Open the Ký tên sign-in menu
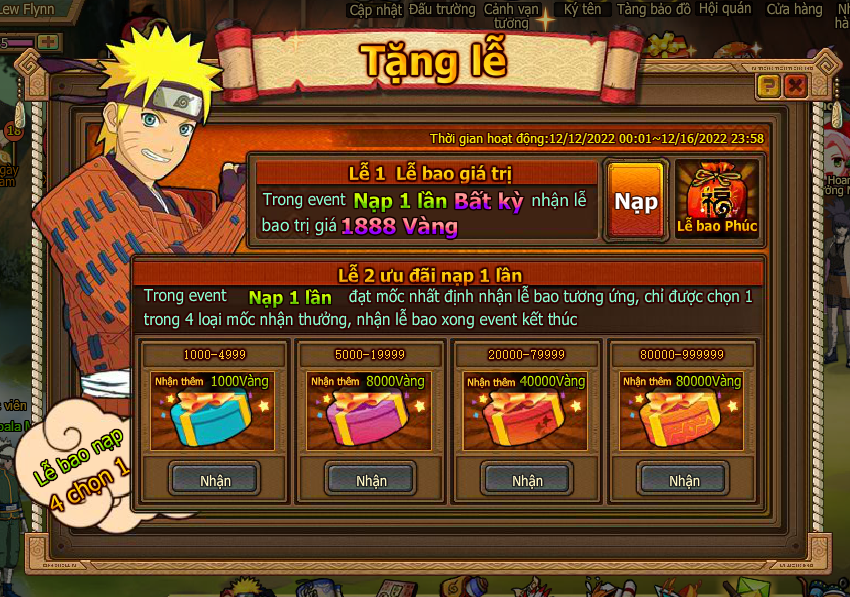Screen dimensions: 850x597 pos(583,9)
